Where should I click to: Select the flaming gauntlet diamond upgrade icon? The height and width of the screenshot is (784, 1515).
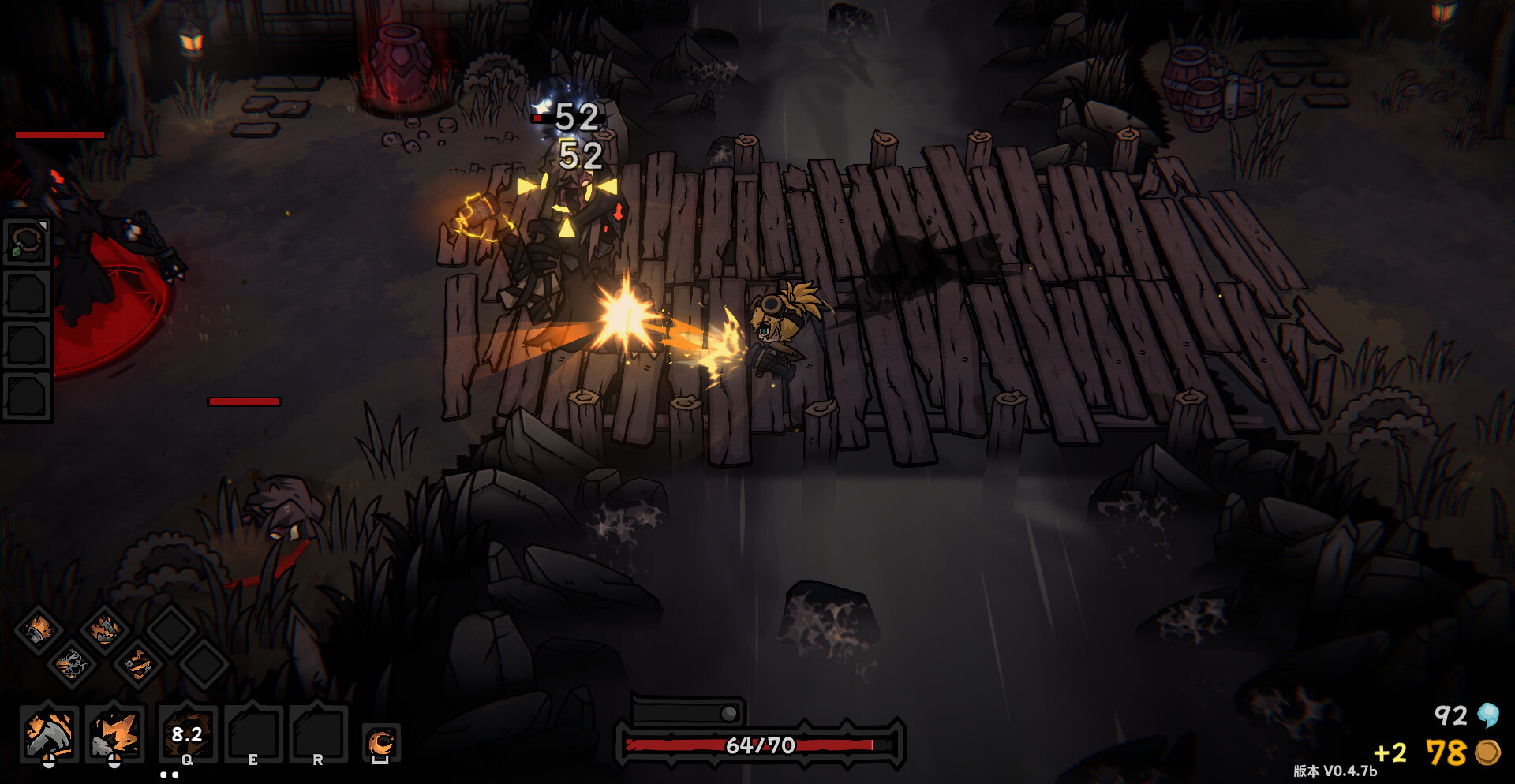(38, 630)
